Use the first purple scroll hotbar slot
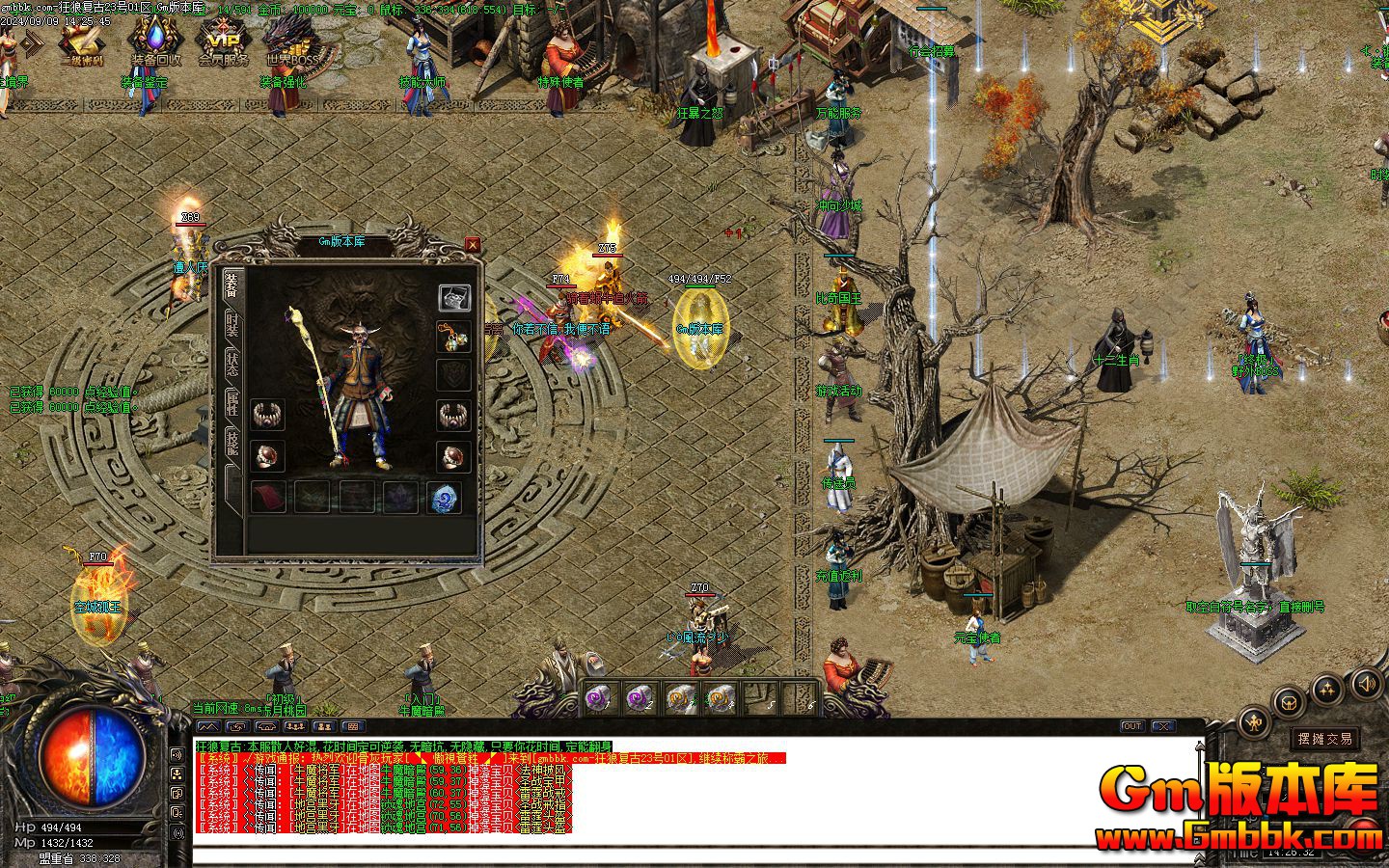 [x=599, y=698]
